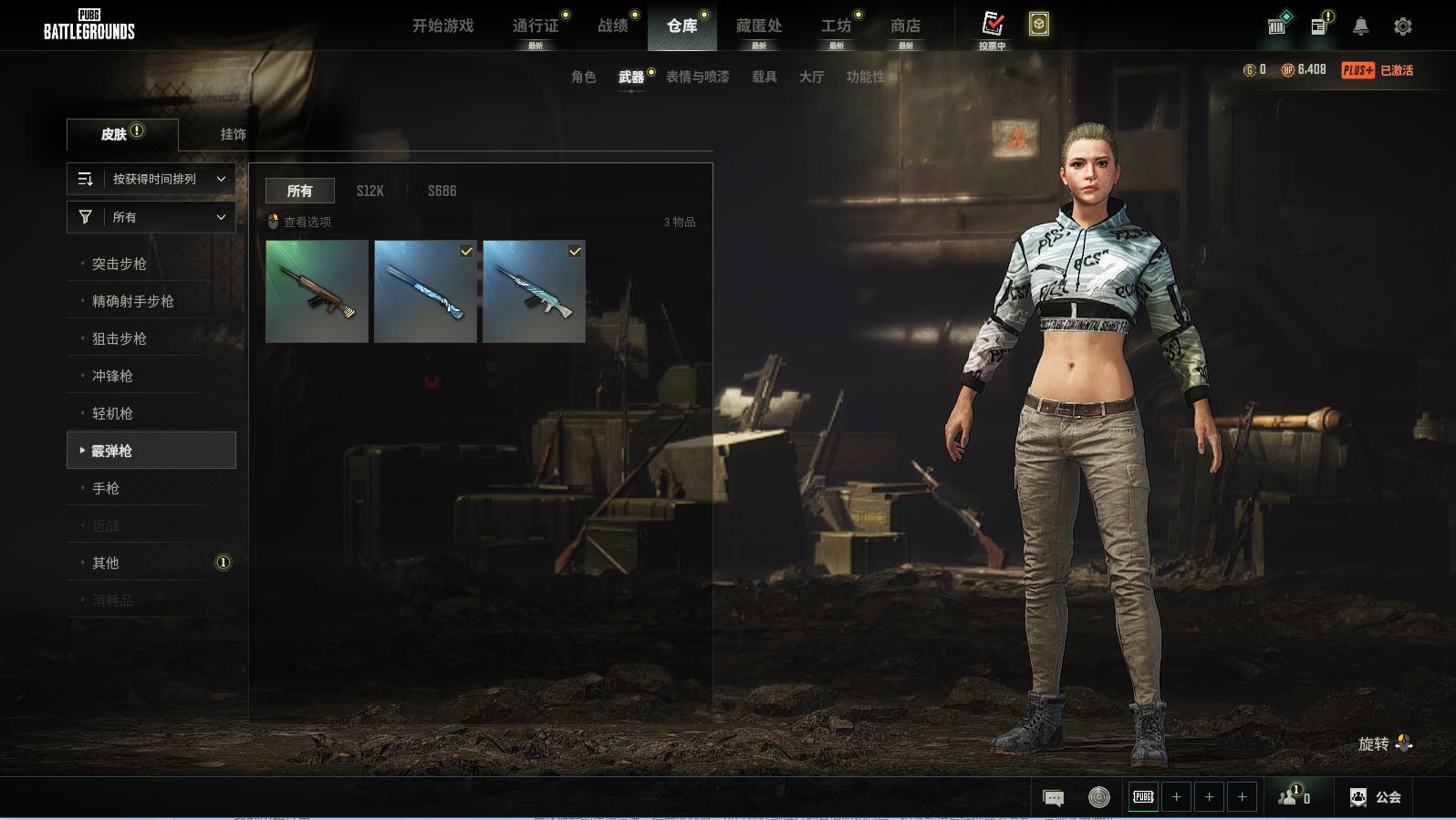The width and height of the screenshot is (1456, 820).
Task: Choose the 突击步枪 assault rifle category
Action: (120, 264)
